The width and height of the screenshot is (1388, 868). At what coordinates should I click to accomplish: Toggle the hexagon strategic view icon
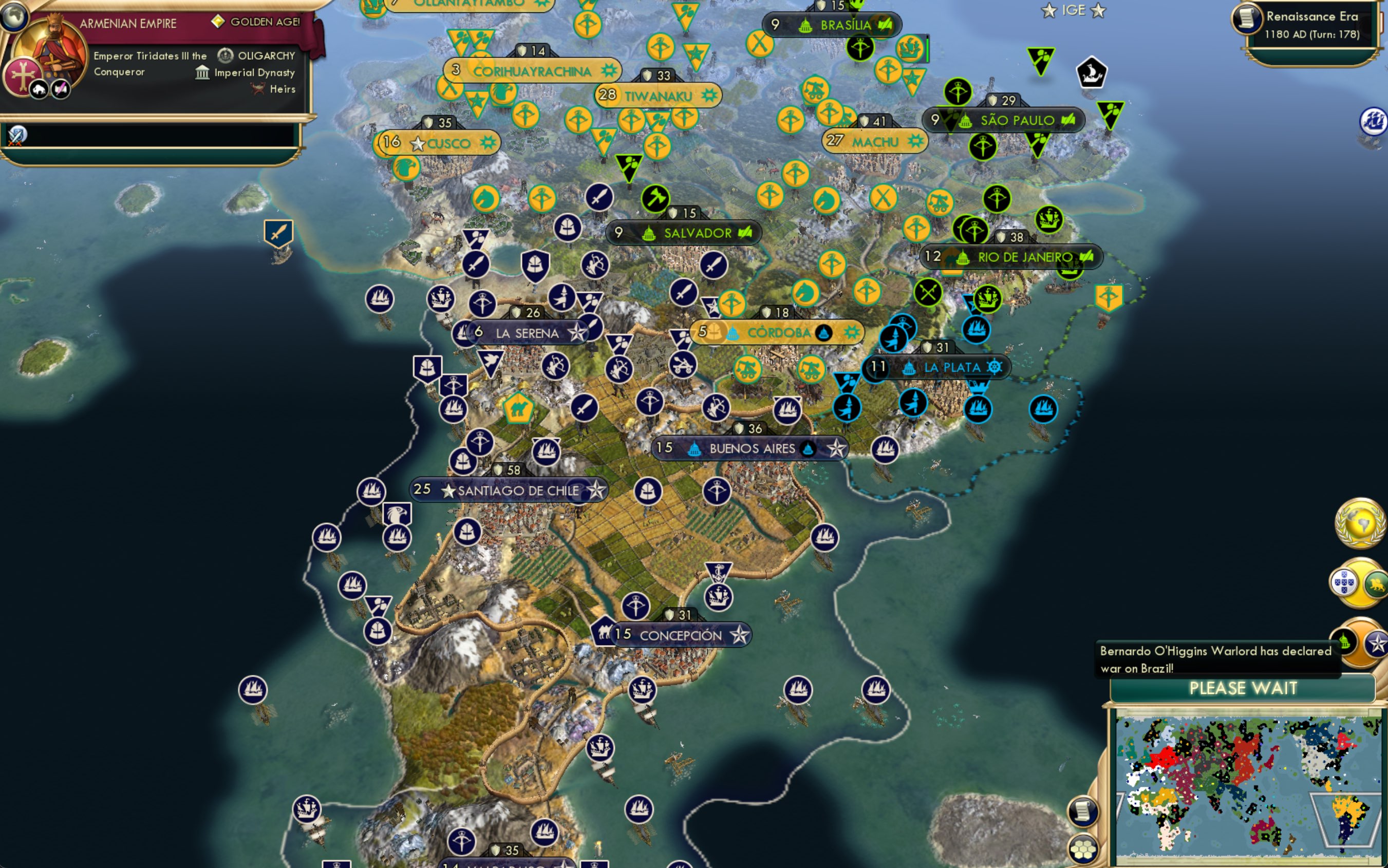pyautogui.click(x=1083, y=850)
